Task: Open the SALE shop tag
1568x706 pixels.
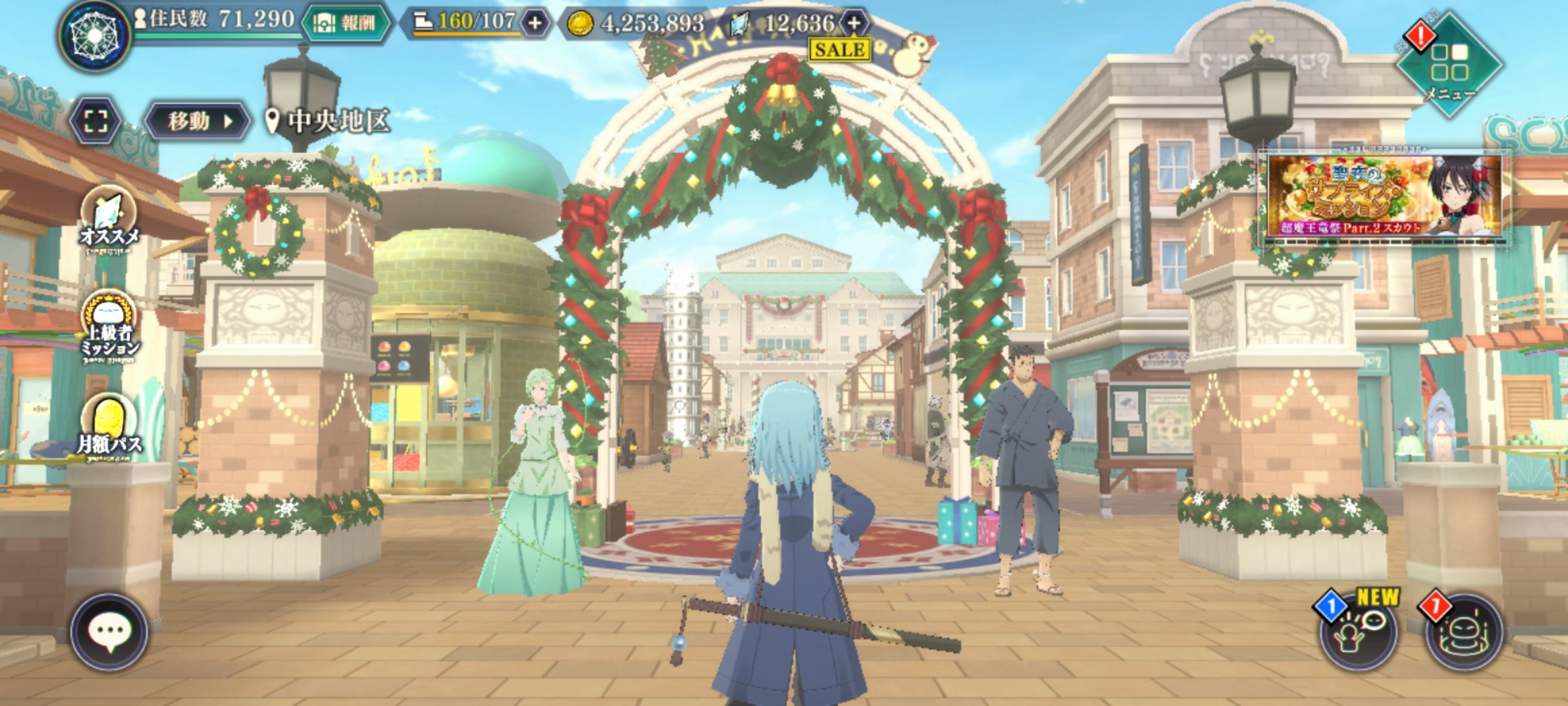Action: click(x=840, y=50)
